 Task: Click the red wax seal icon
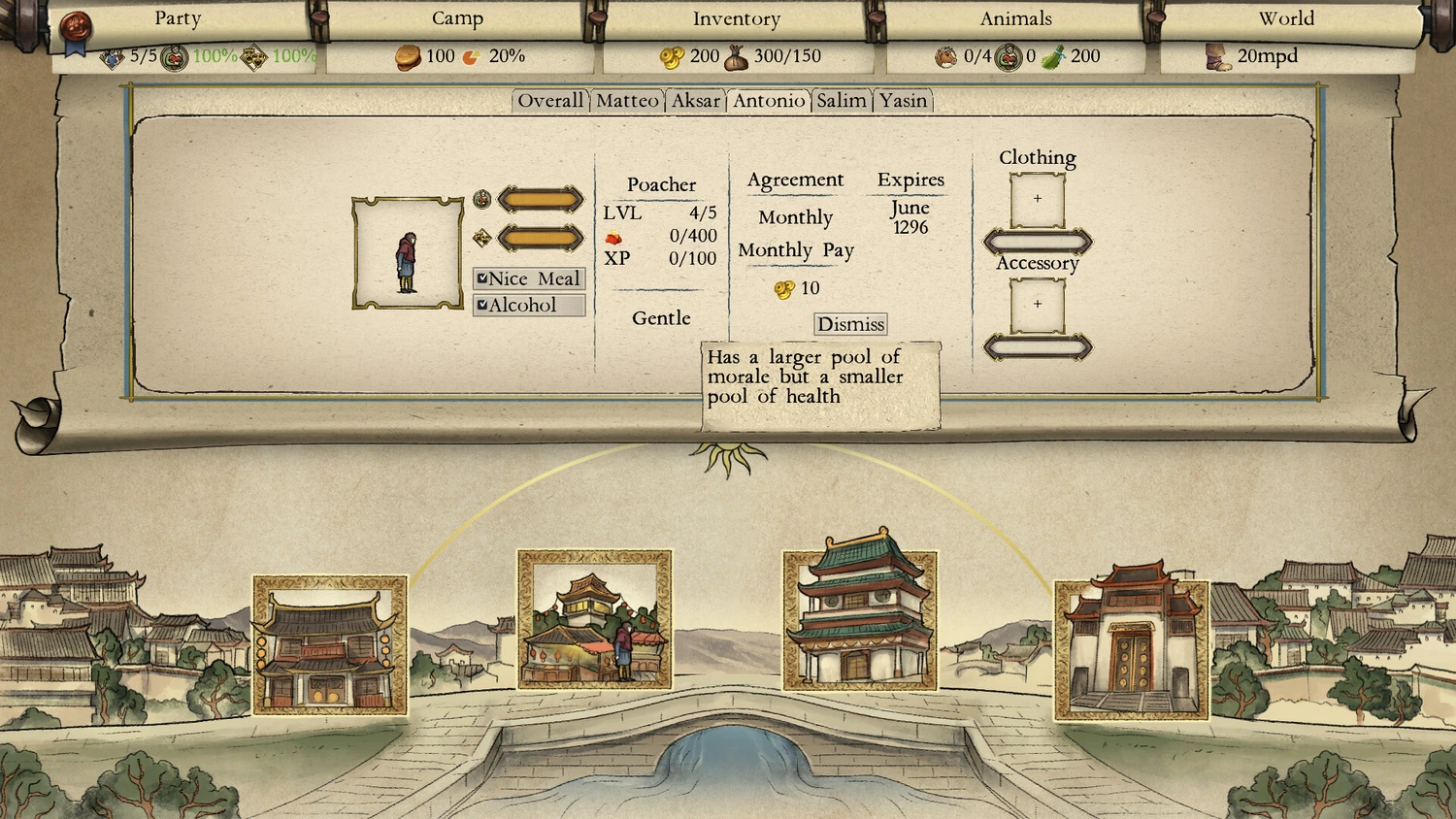[76, 26]
